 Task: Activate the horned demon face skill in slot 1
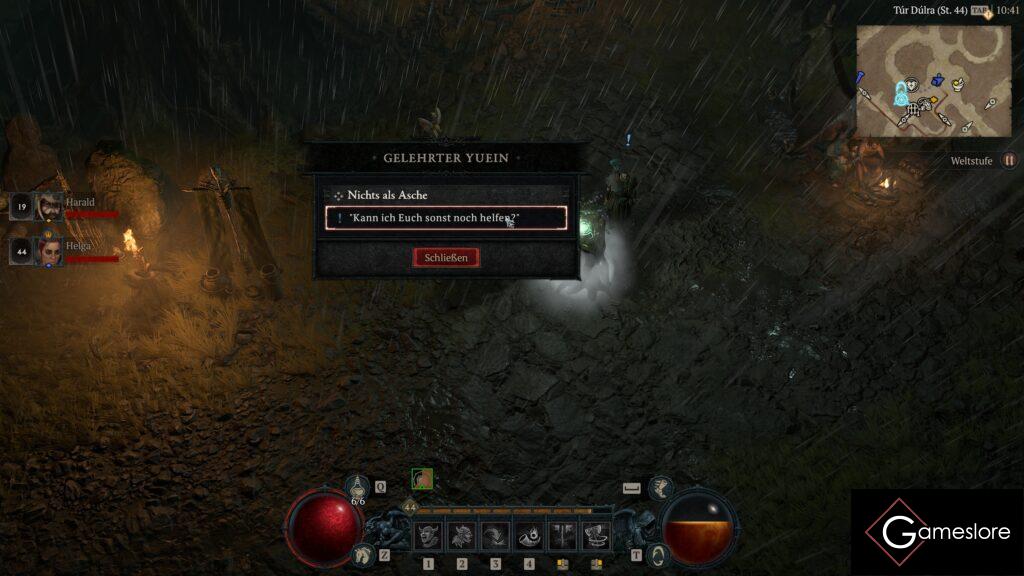pos(428,537)
